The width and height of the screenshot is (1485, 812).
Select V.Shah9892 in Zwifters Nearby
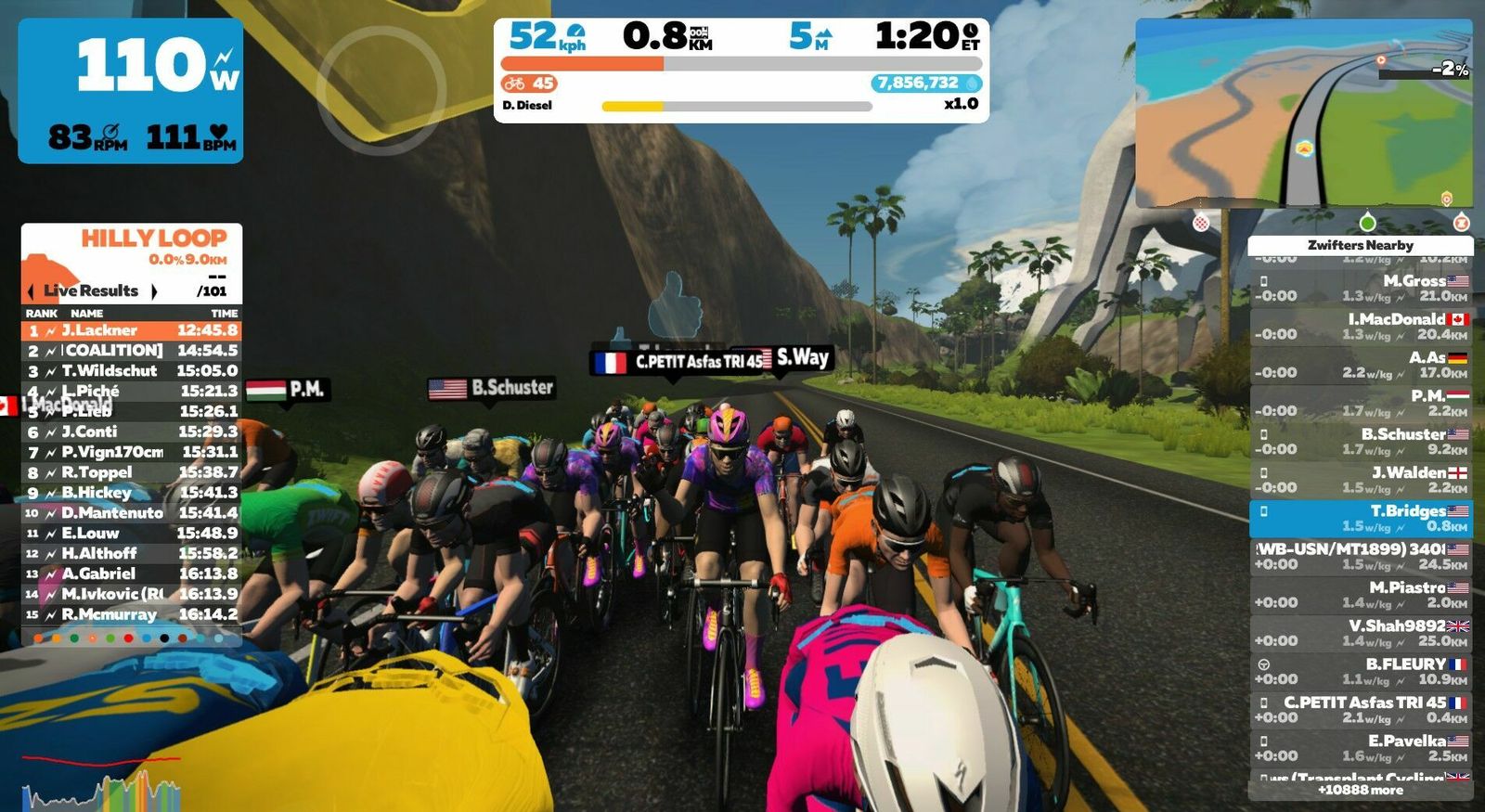click(1360, 633)
